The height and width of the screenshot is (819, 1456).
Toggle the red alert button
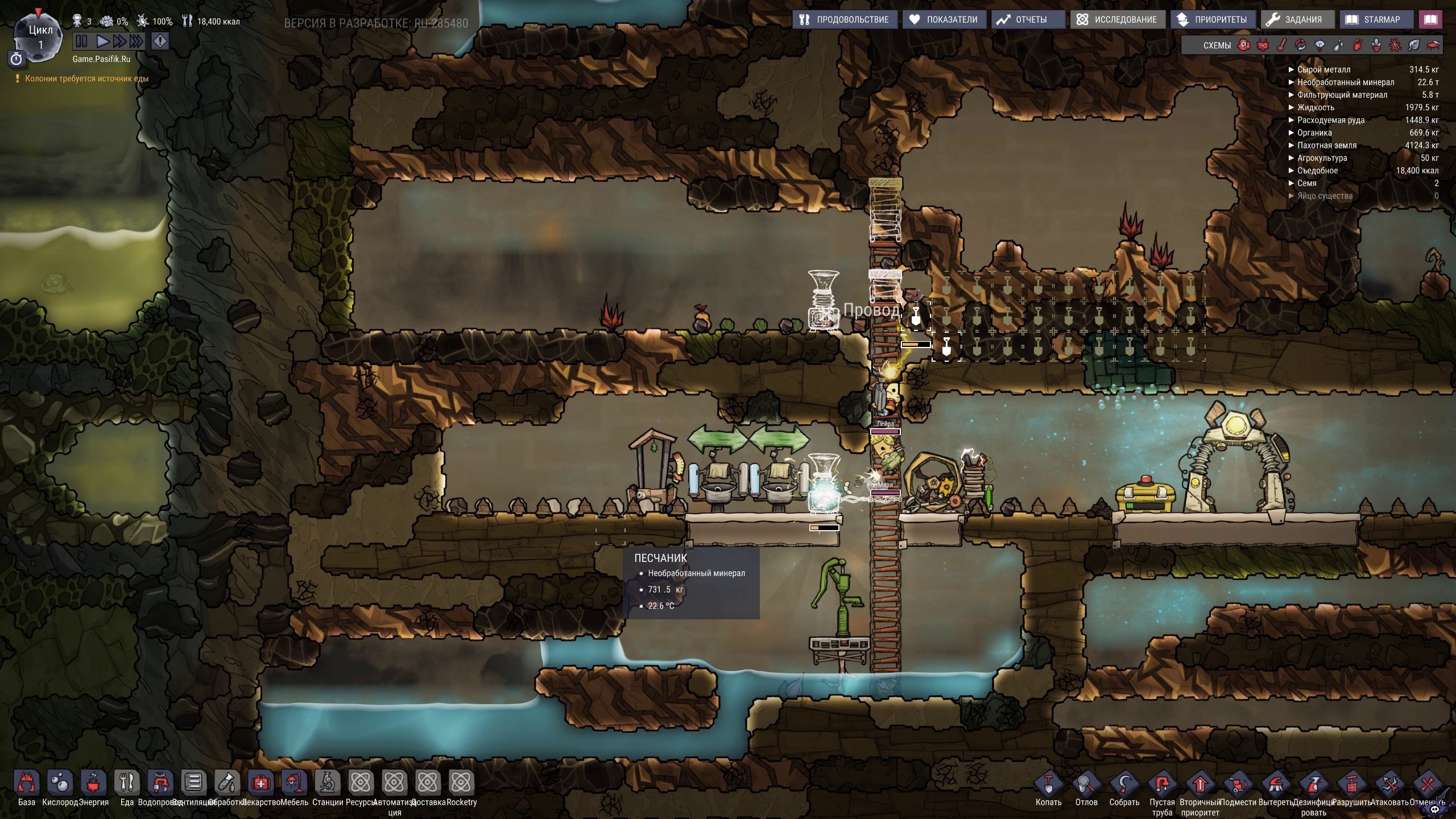[x=160, y=41]
